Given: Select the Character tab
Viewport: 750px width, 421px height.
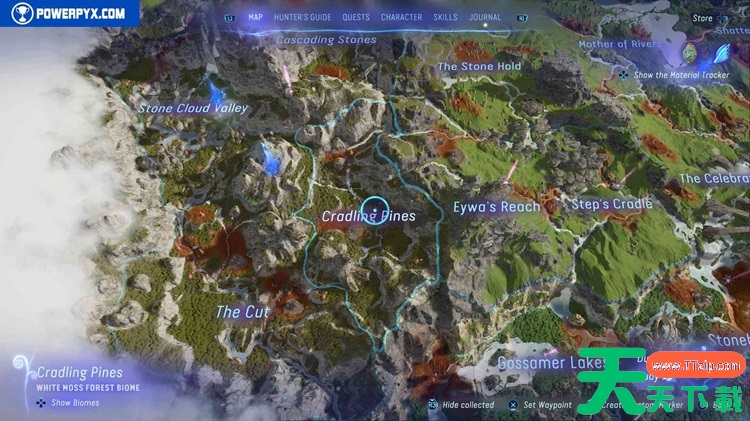Looking at the screenshot, I should [x=401, y=17].
